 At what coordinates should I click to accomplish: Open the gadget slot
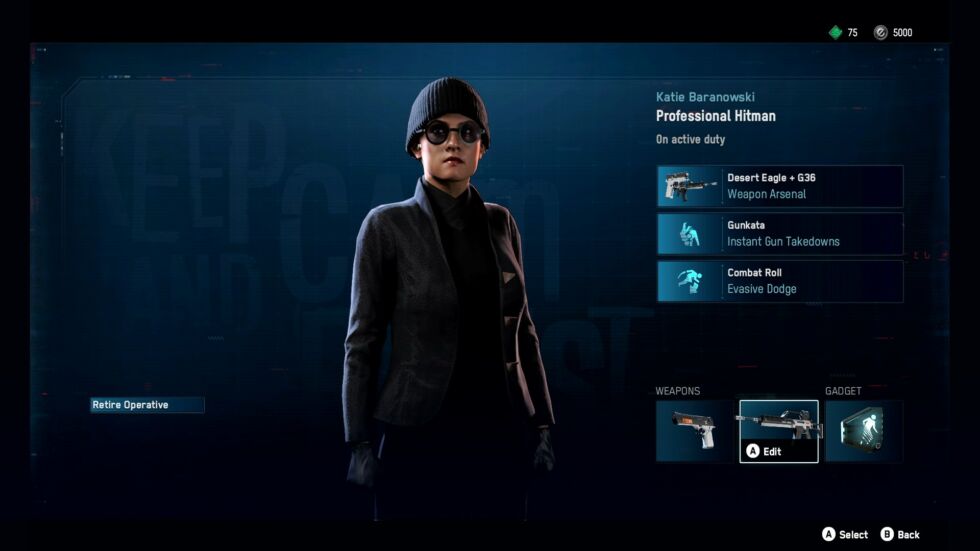(863, 431)
